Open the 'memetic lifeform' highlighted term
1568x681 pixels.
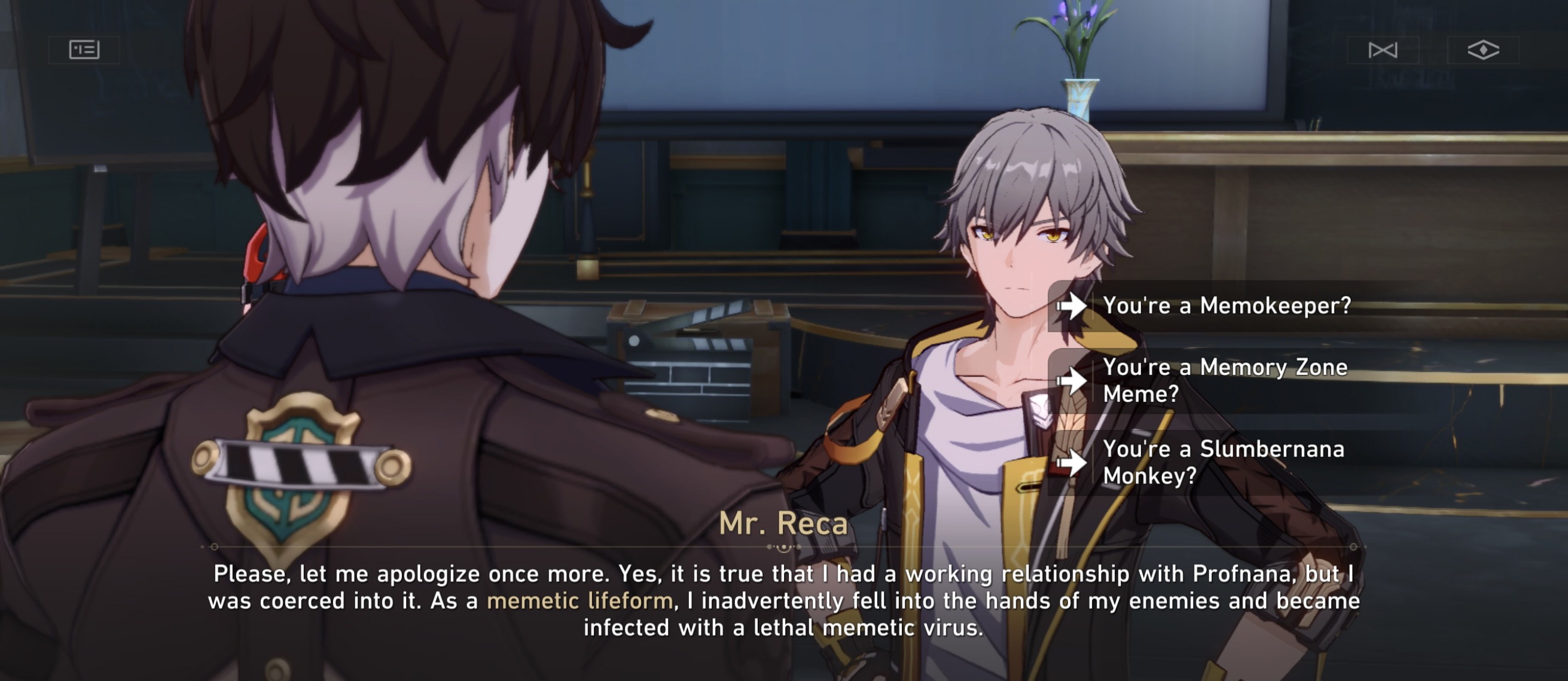coord(581,600)
